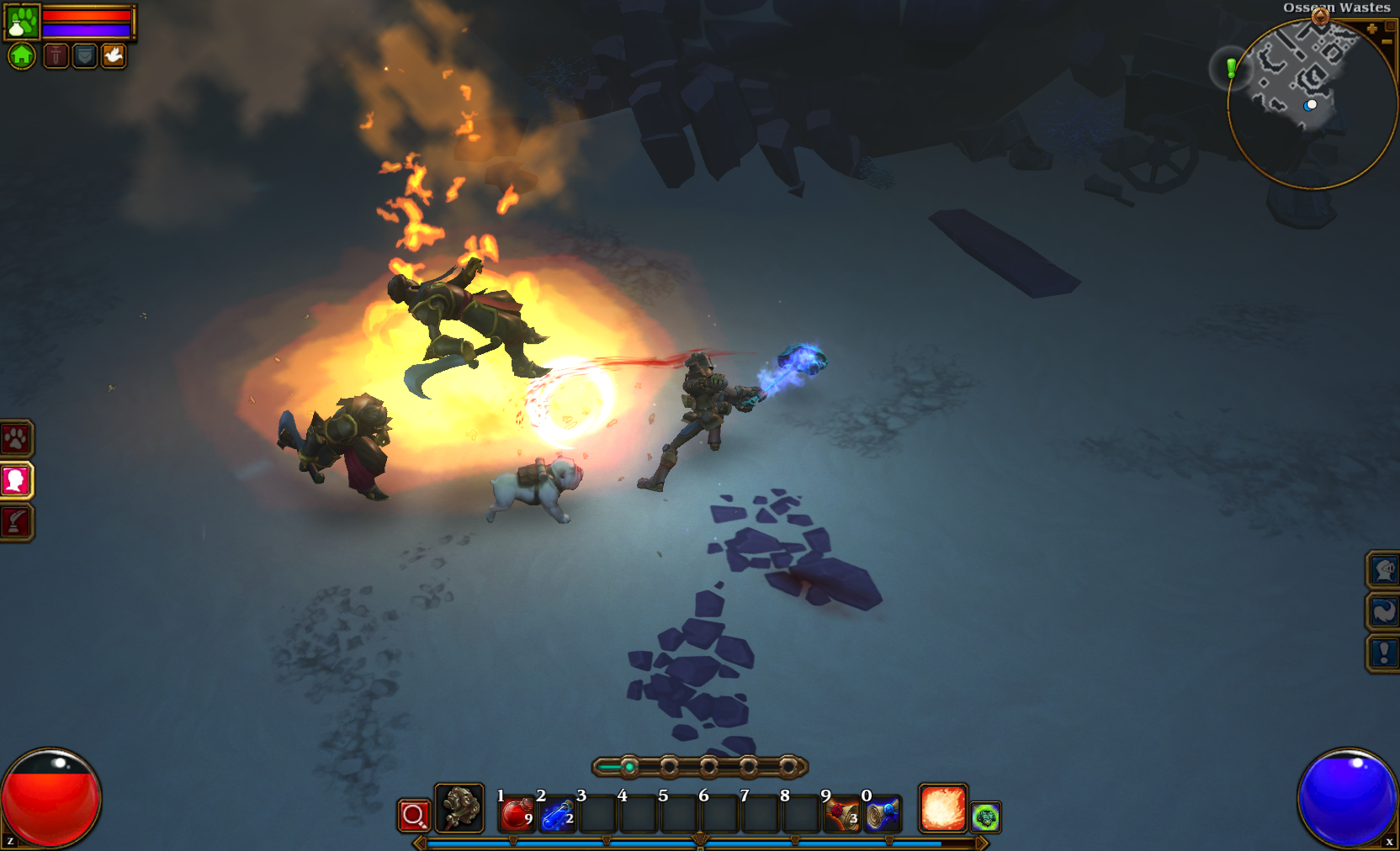Zoom in the minimap with plus button
Screen dimensions: 1400x851
click(1372, 29)
